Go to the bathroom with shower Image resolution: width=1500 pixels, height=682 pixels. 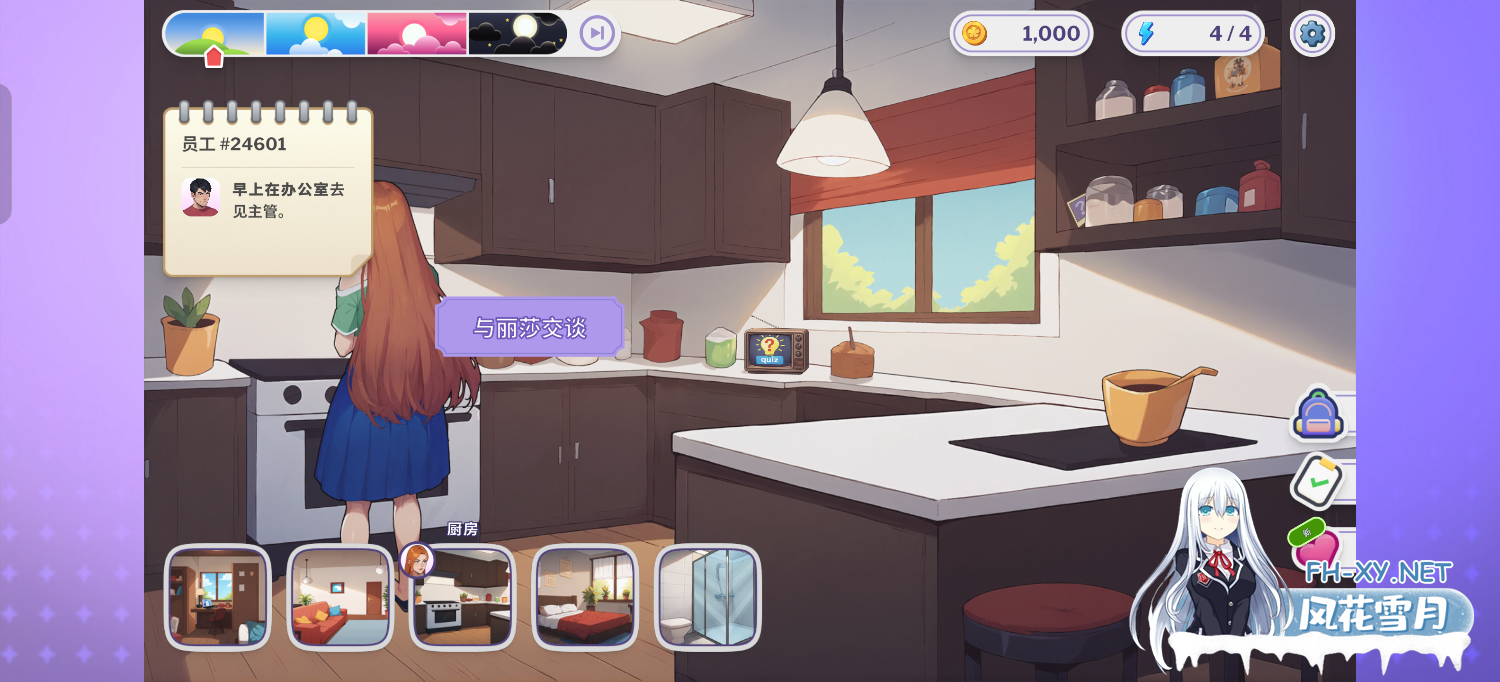[x=708, y=597]
